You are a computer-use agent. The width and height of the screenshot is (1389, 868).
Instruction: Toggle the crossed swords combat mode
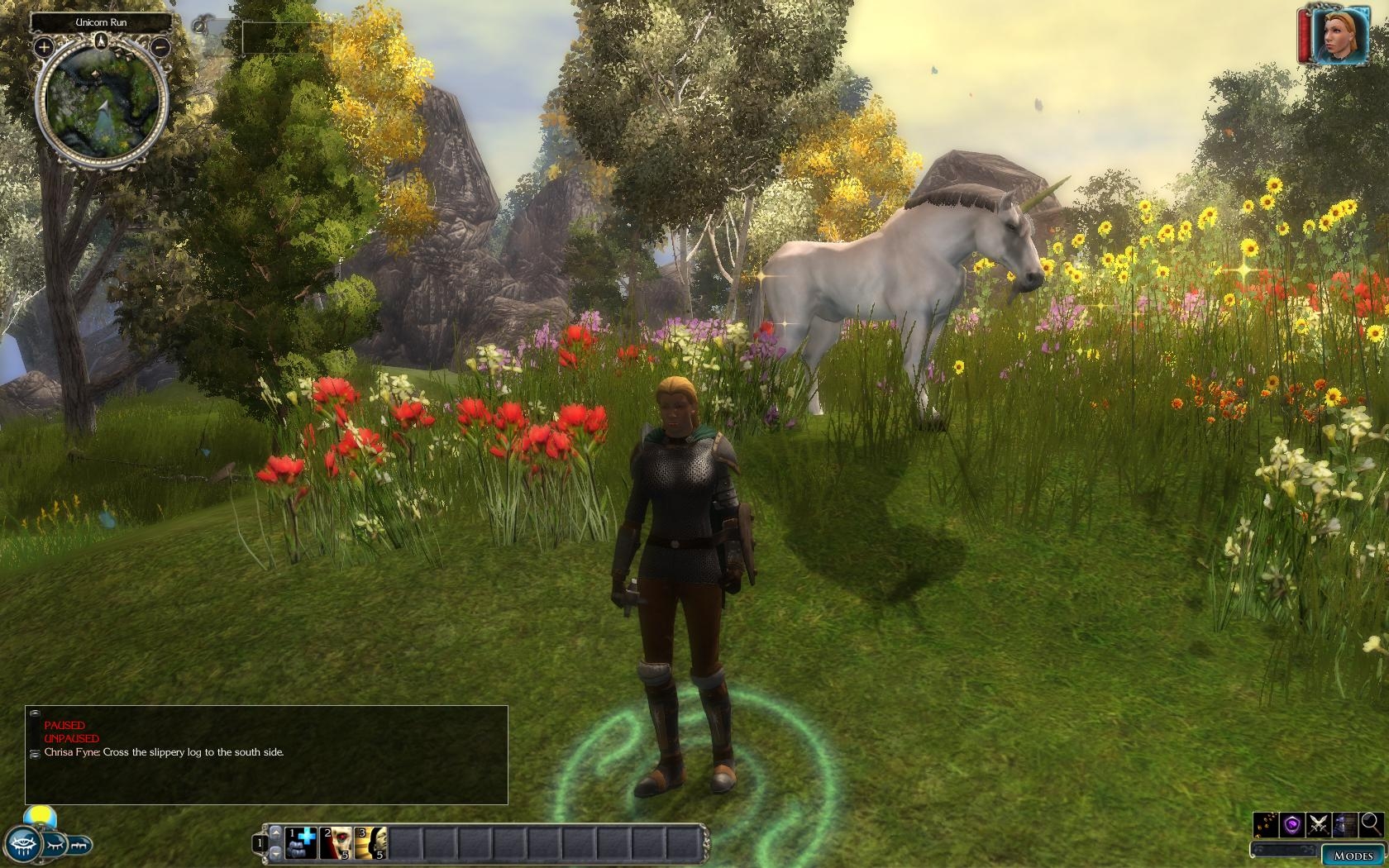[x=1319, y=823]
